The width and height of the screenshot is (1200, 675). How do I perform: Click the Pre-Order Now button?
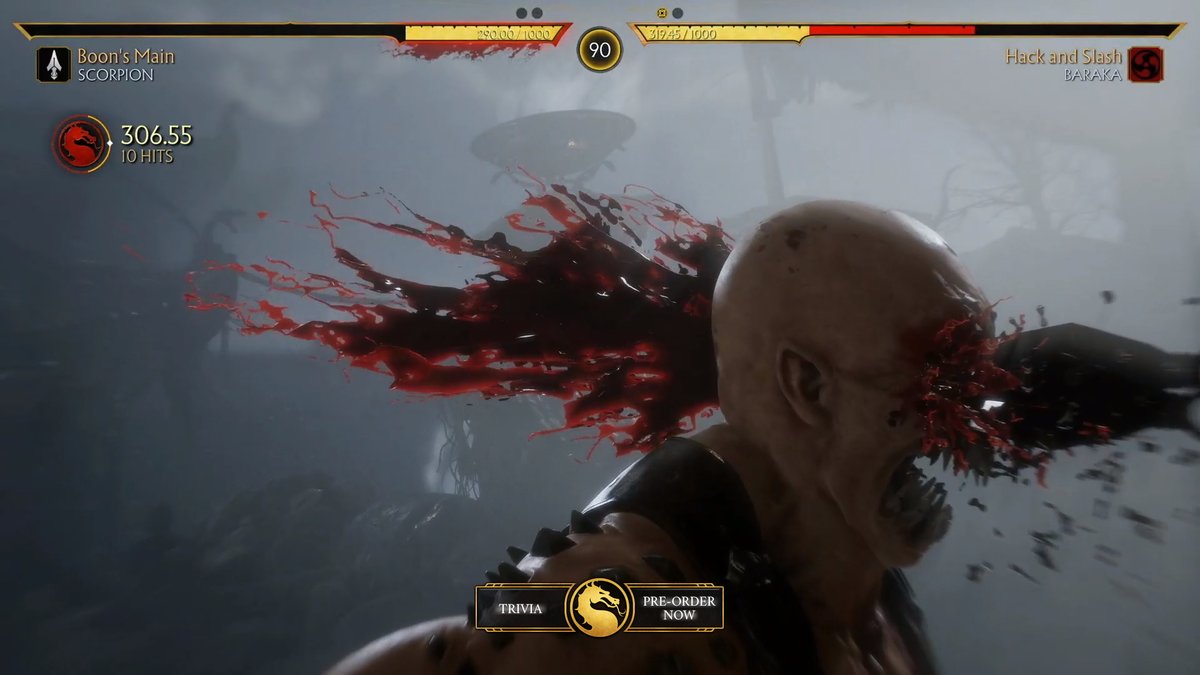(677, 607)
